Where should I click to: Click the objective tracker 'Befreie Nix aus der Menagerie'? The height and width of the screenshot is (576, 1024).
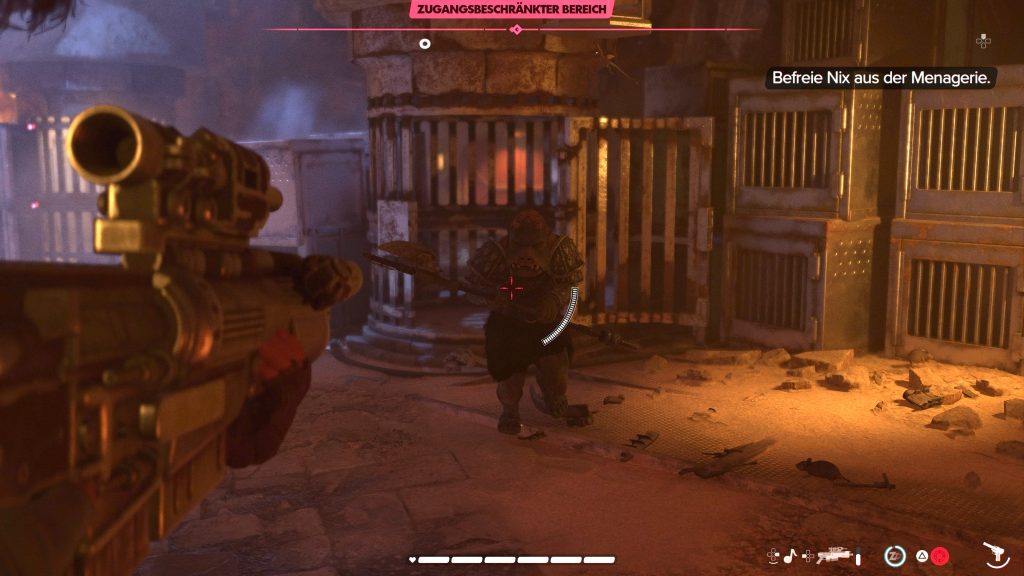coord(881,77)
